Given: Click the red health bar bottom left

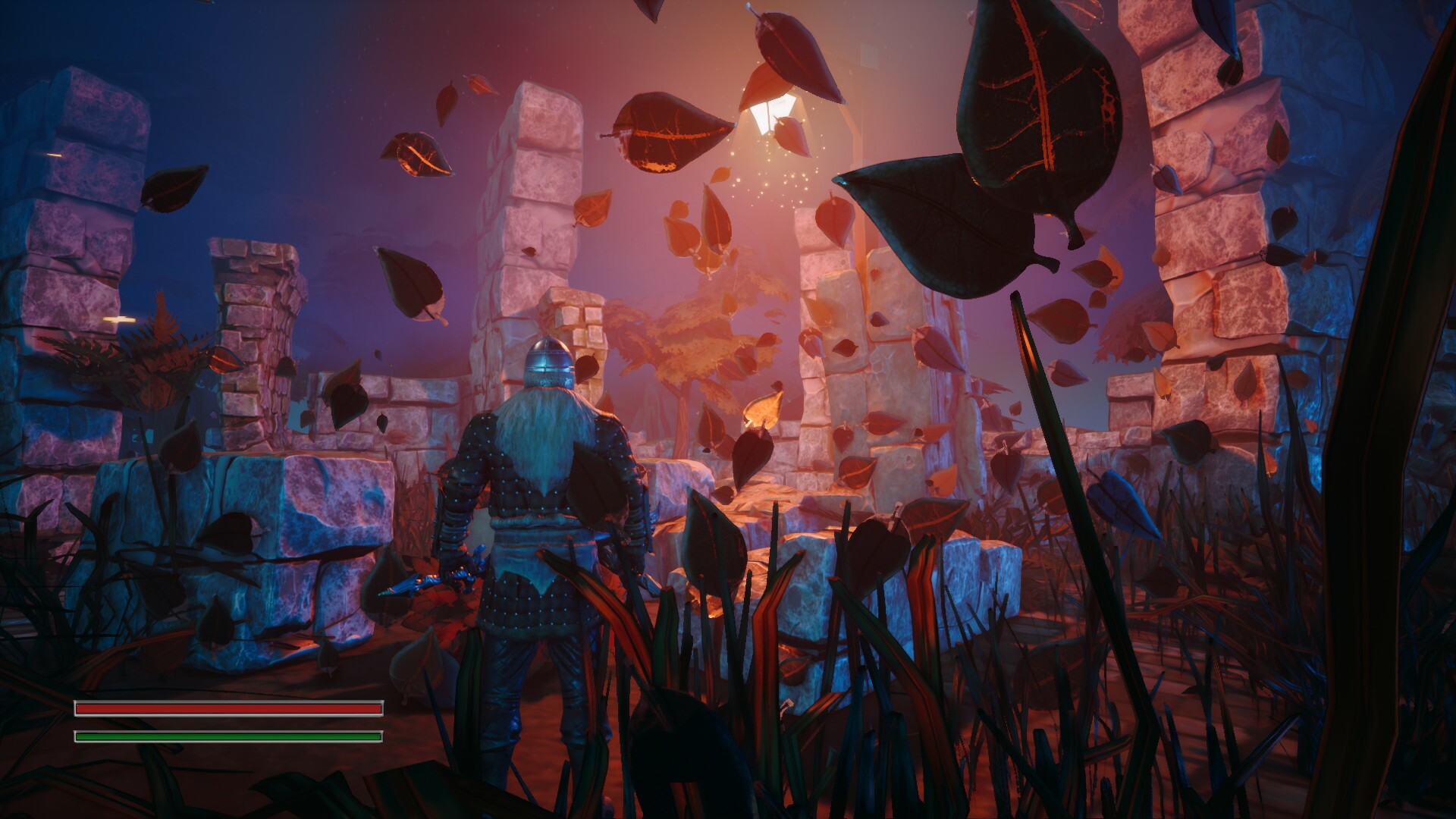Looking at the screenshot, I should (227, 708).
